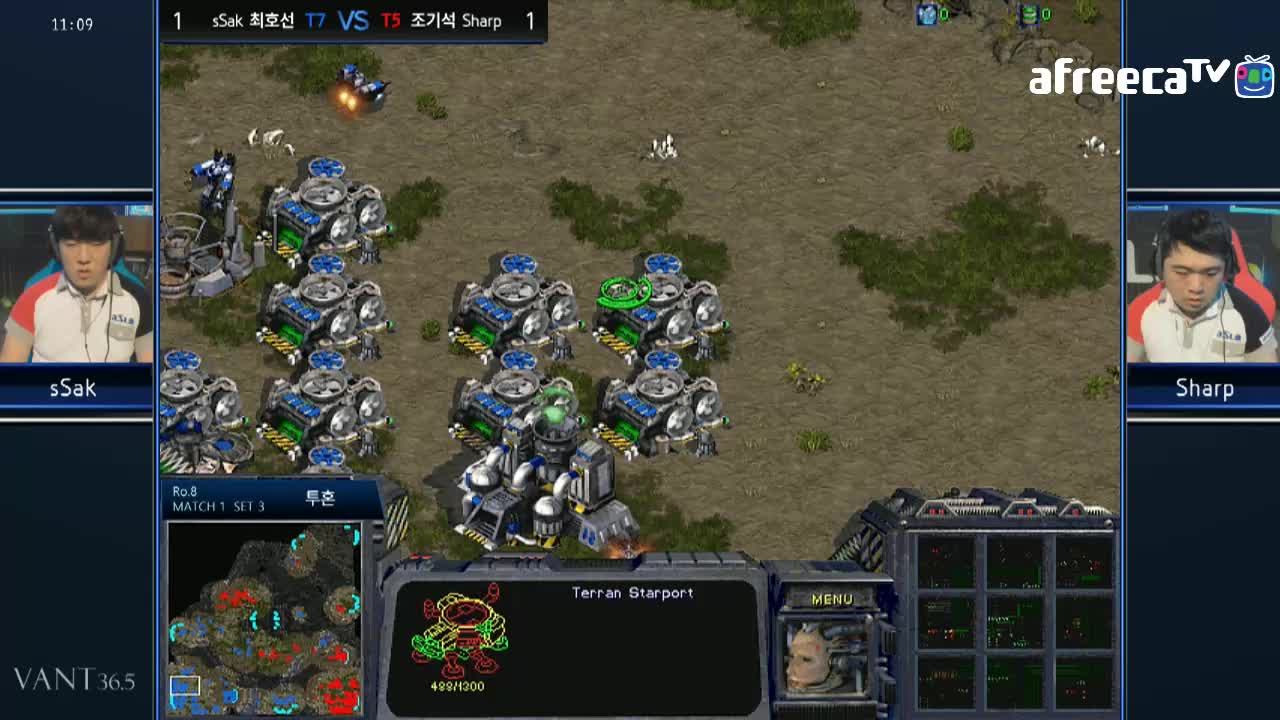Select the Terran Starport wireframe
The height and width of the screenshot is (720, 1280).
click(x=459, y=632)
